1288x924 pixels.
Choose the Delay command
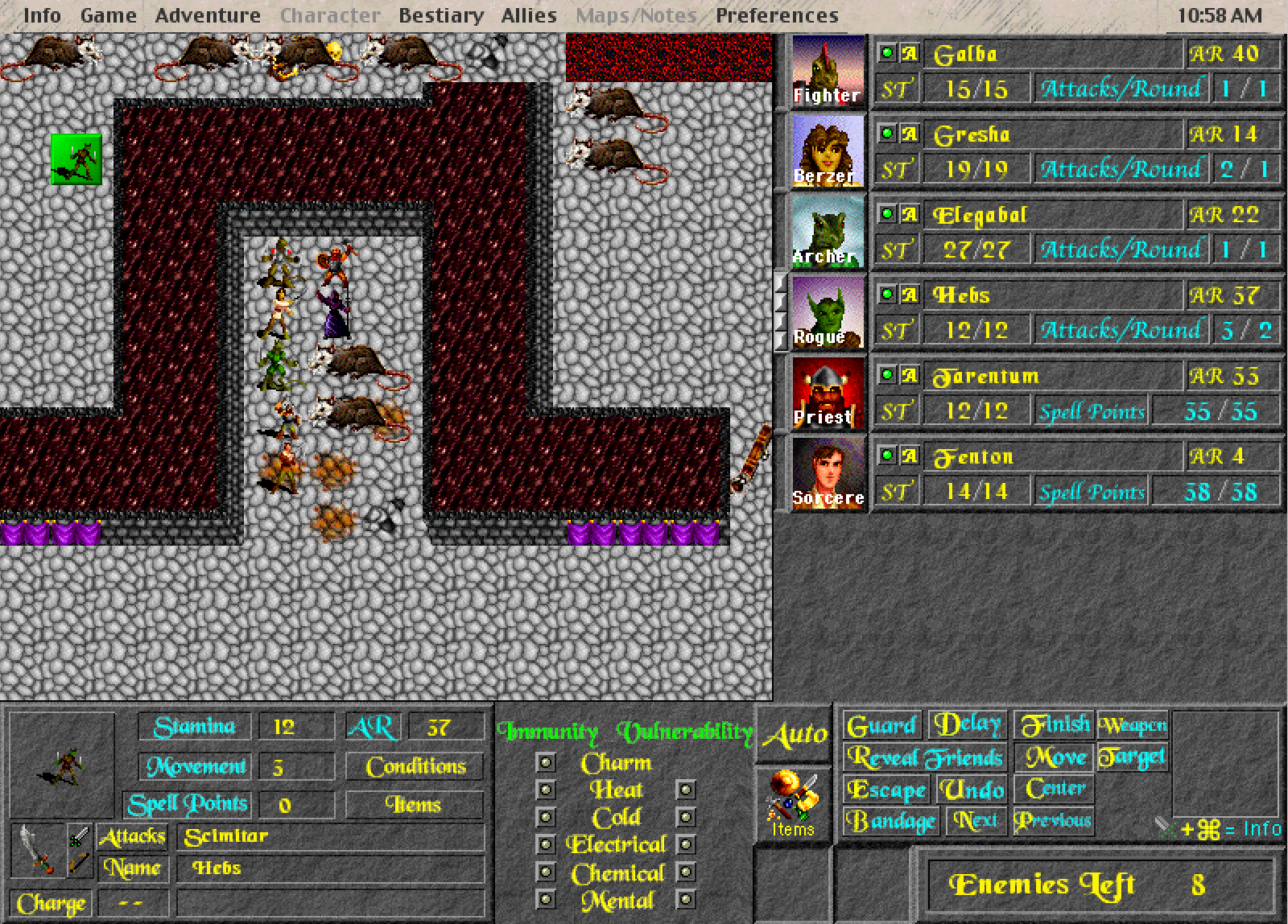click(x=968, y=724)
